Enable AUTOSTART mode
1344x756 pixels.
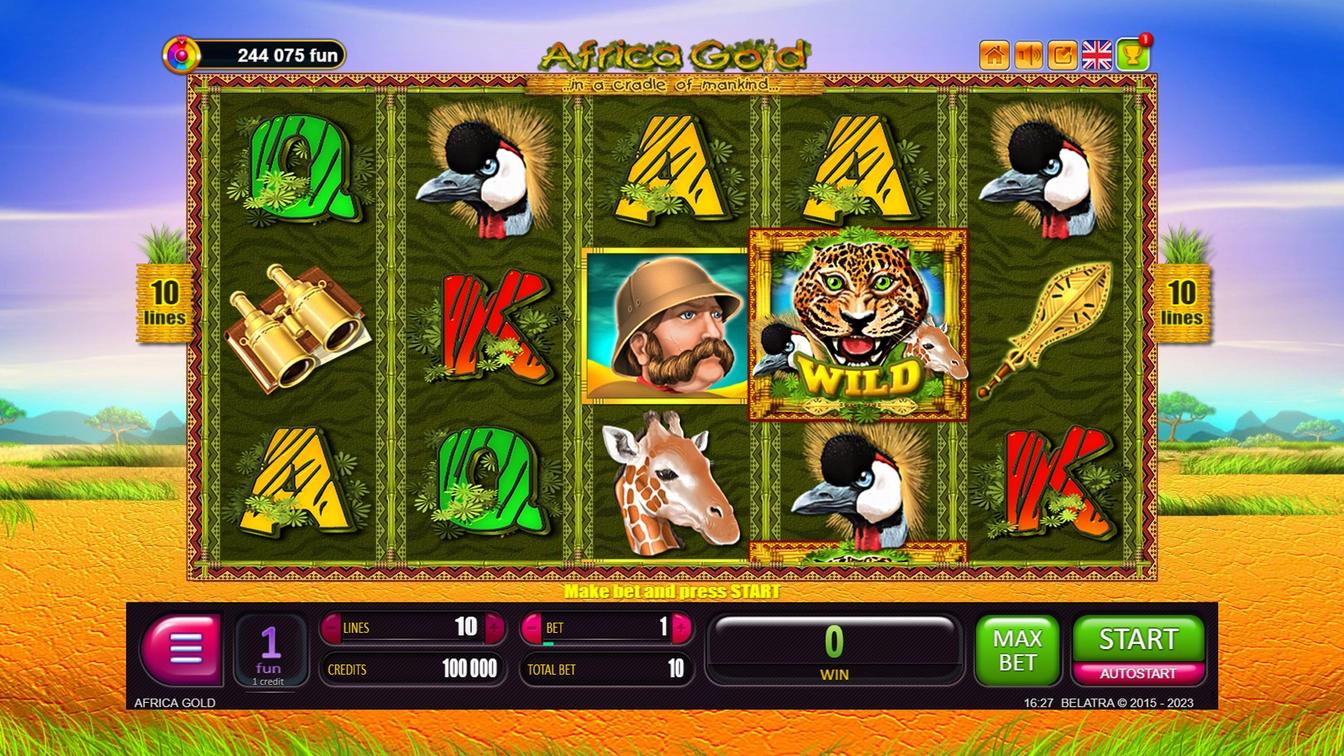pyautogui.click(x=1138, y=673)
